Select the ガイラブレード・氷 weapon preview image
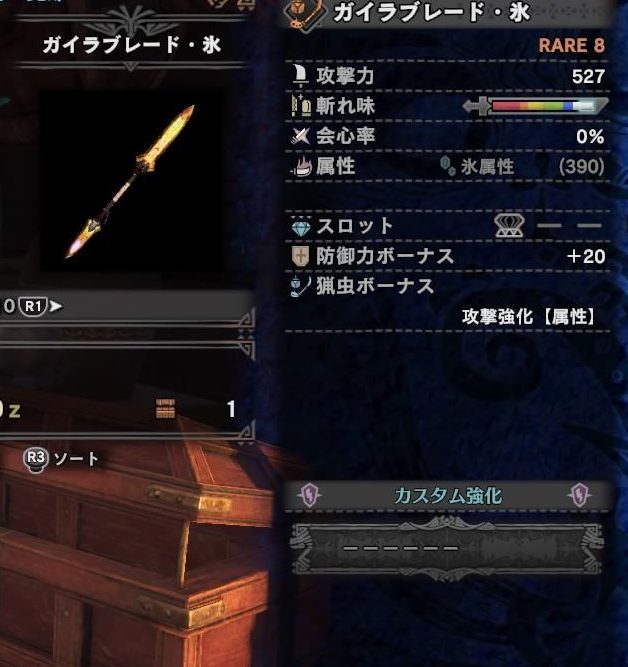628x667 pixels. pos(131,180)
